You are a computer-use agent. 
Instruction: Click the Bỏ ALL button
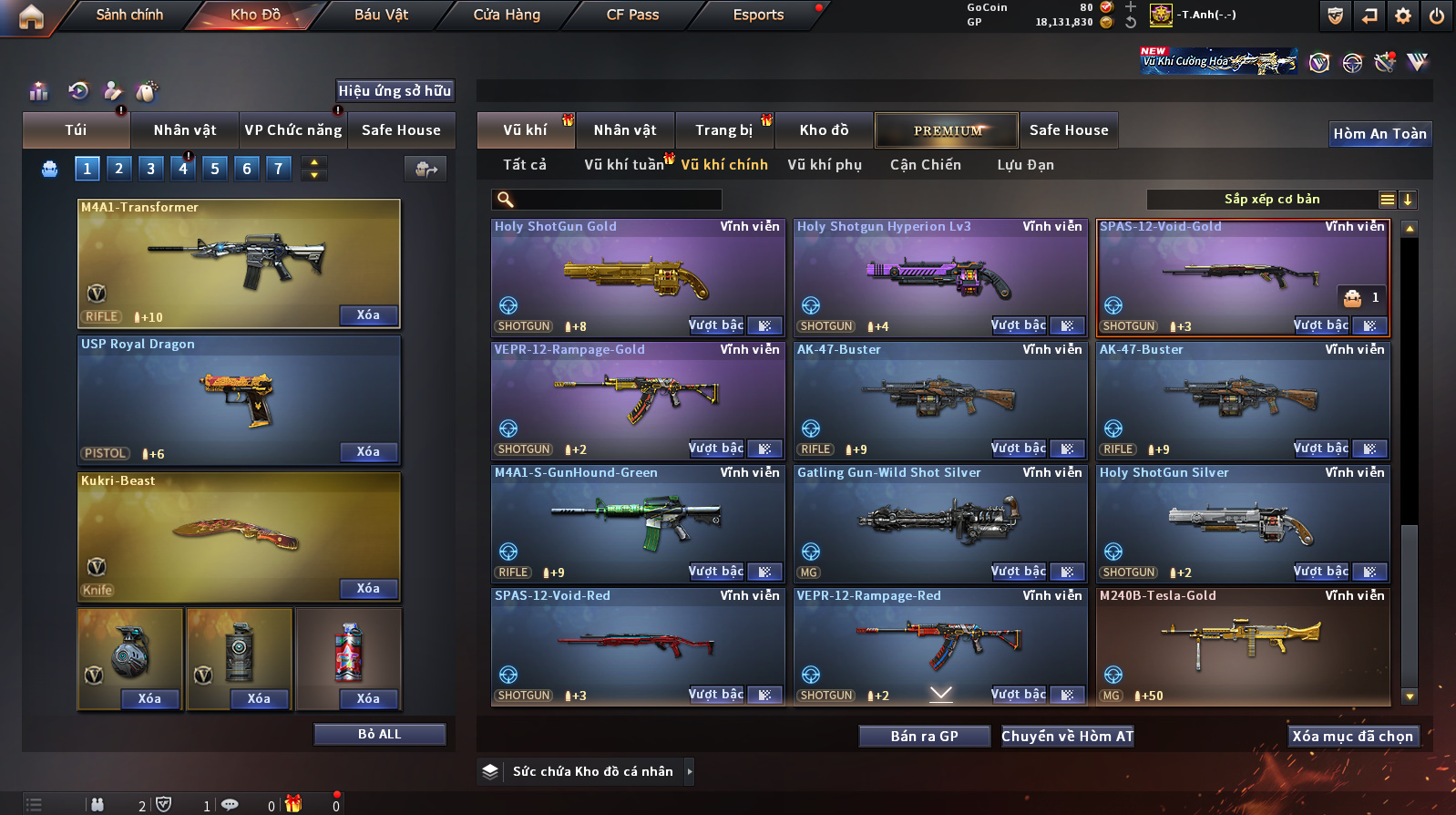pos(379,735)
